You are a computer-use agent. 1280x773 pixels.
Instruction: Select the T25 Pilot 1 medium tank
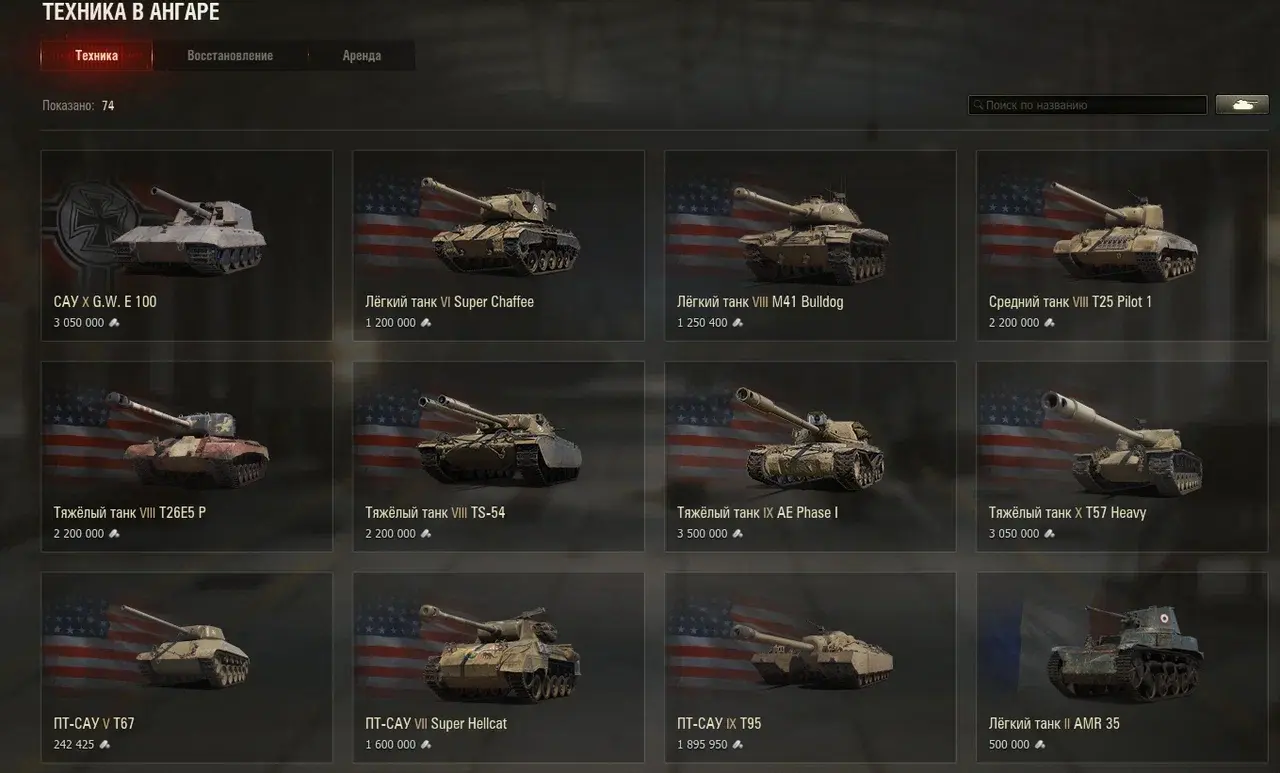[1122, 245]
